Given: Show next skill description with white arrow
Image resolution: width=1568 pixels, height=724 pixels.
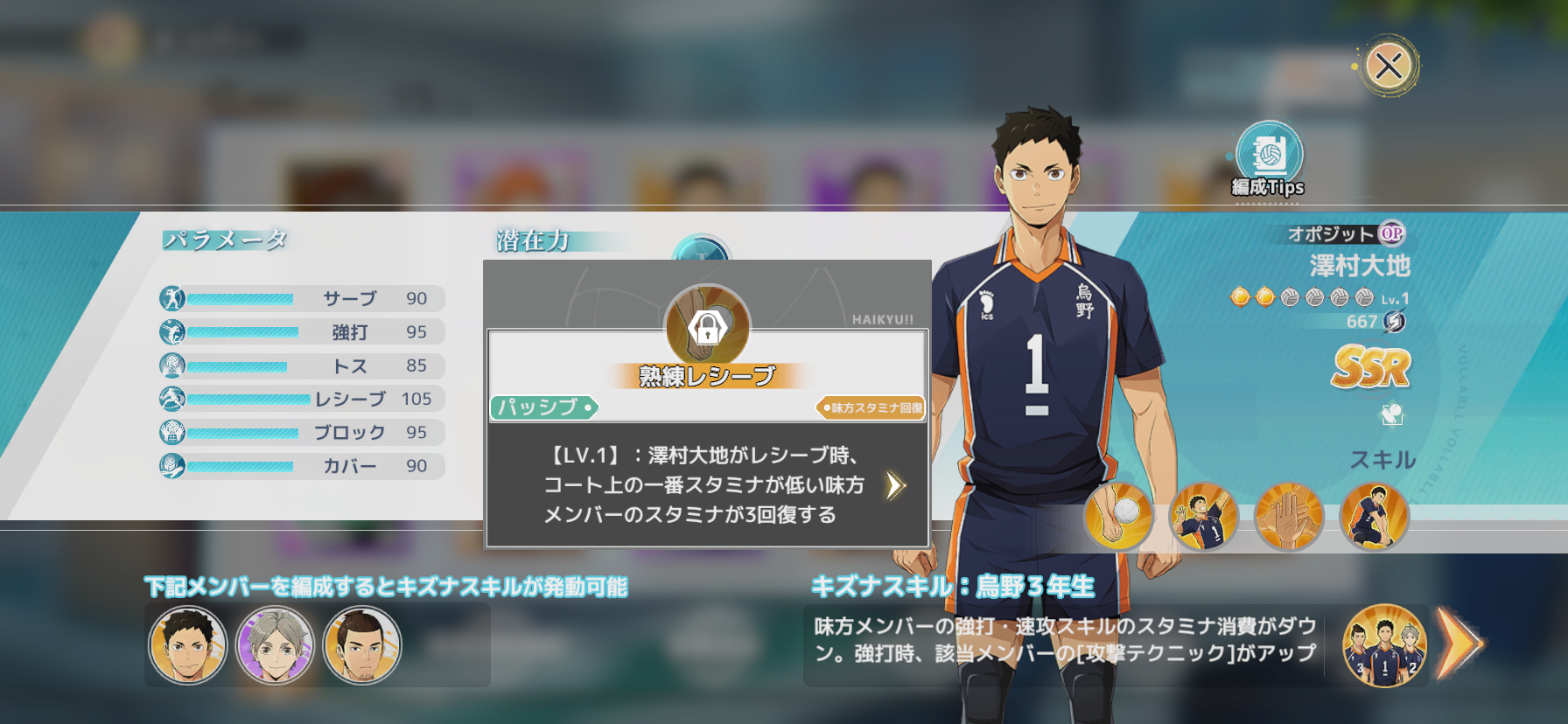Looking at the screenshot, I should point(894,485).
